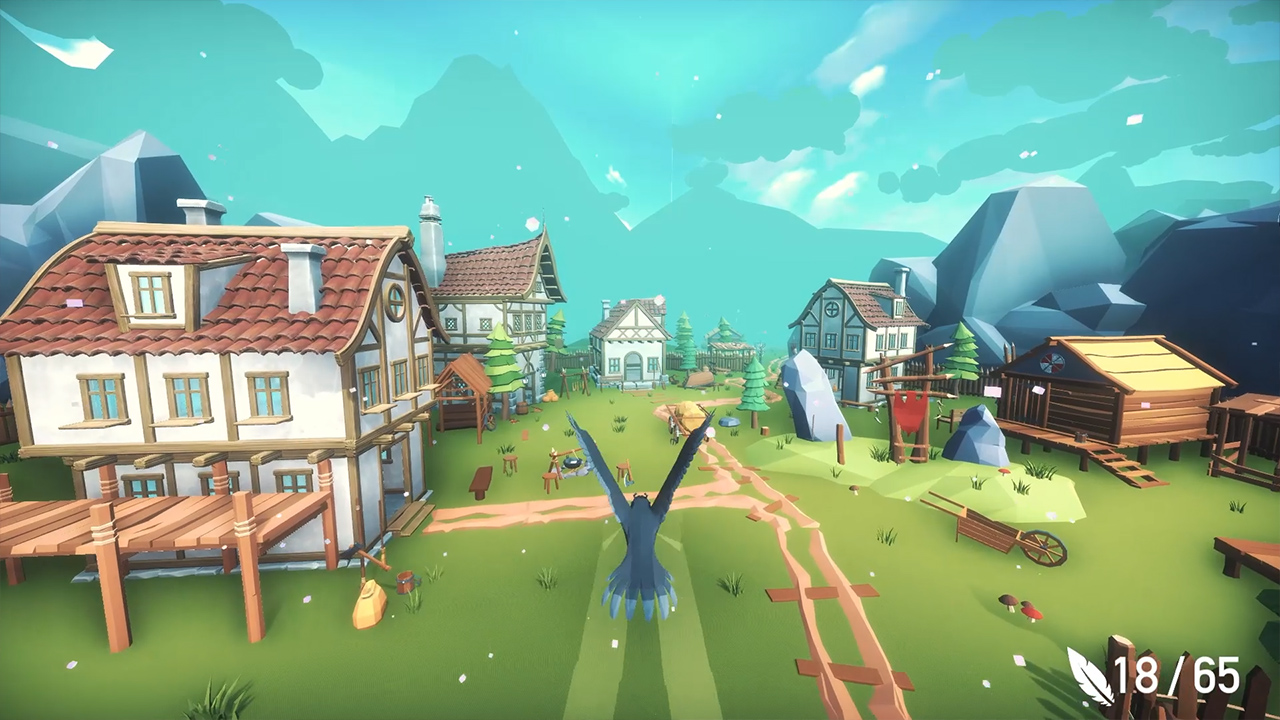The height and width of the screenshot is (720, 1280).
Task: Click the red shield emblem on the barn gable
Action: pos(1050,363)
